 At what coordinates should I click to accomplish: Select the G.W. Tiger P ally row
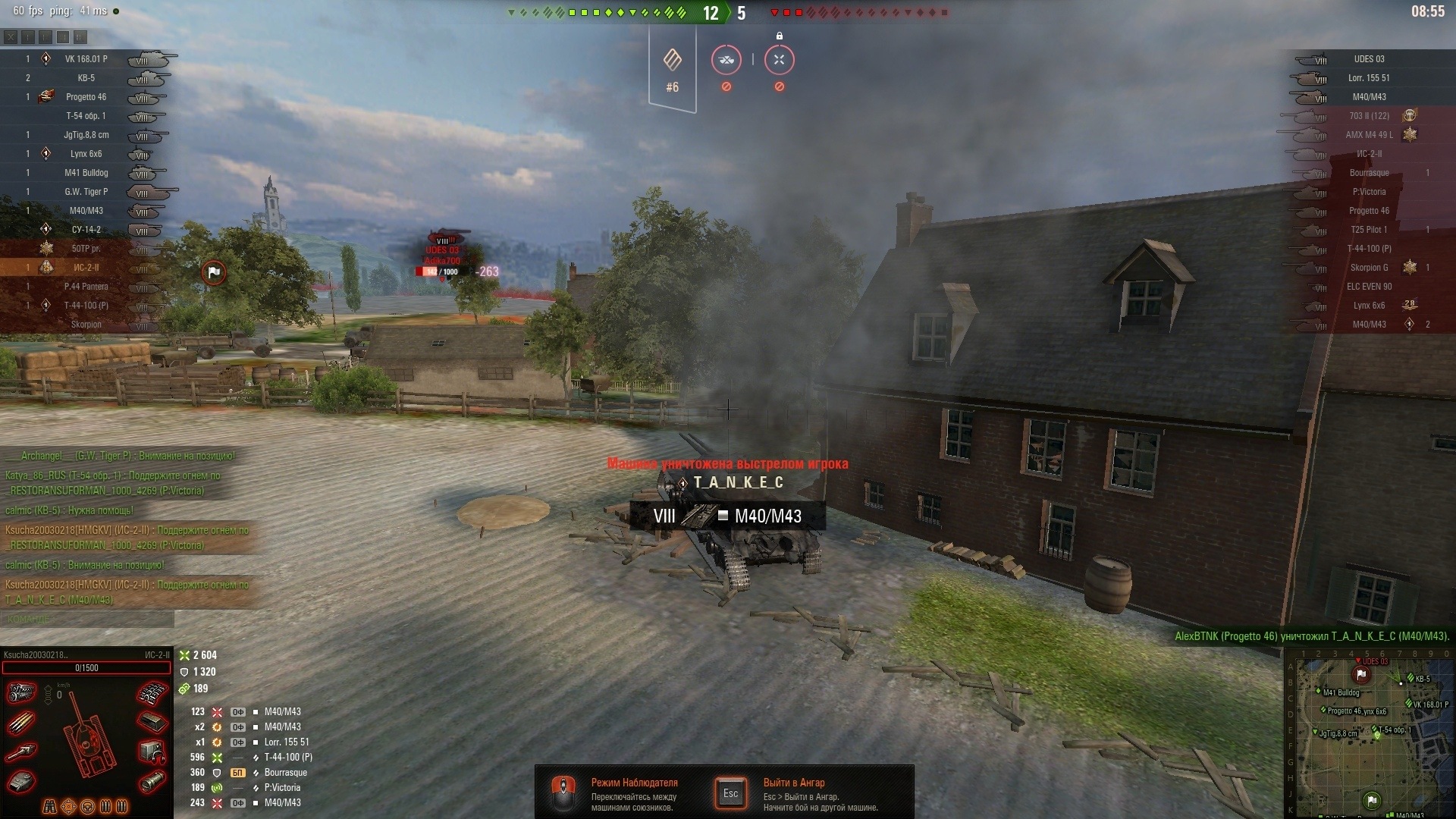pyautogui.click(x=86, y=192)
